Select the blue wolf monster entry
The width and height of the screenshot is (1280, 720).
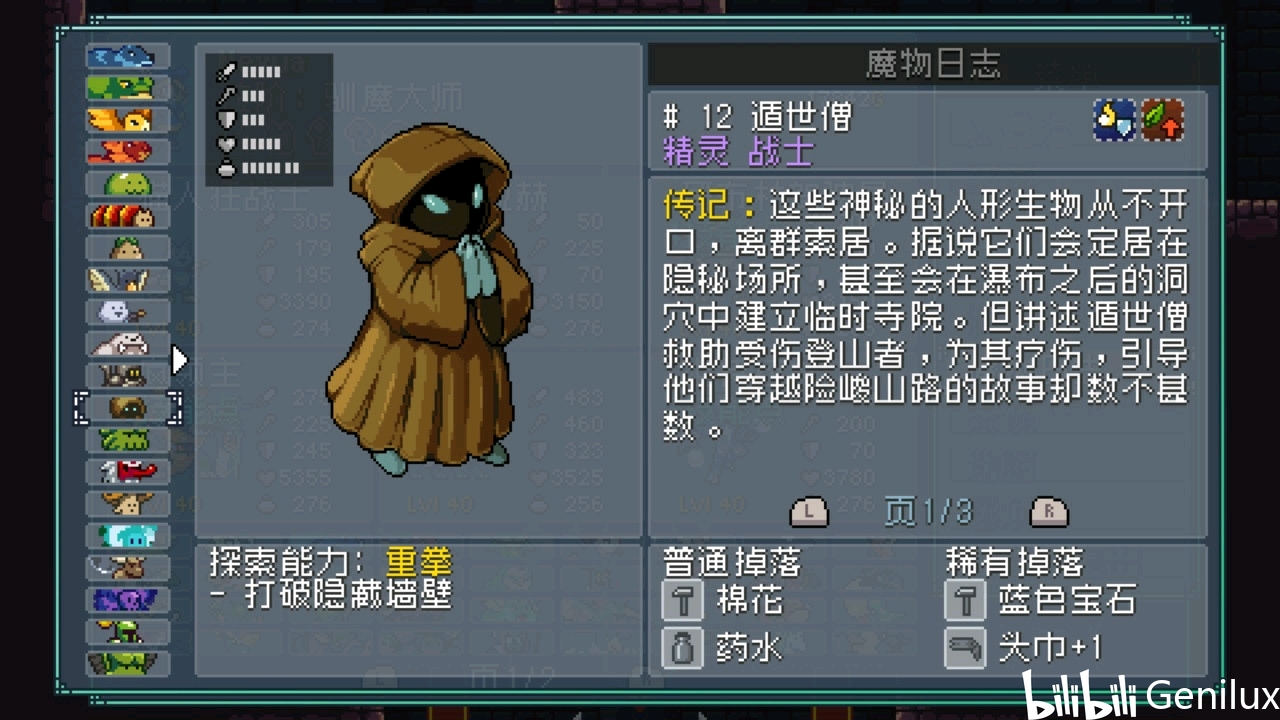coord(127,56)
